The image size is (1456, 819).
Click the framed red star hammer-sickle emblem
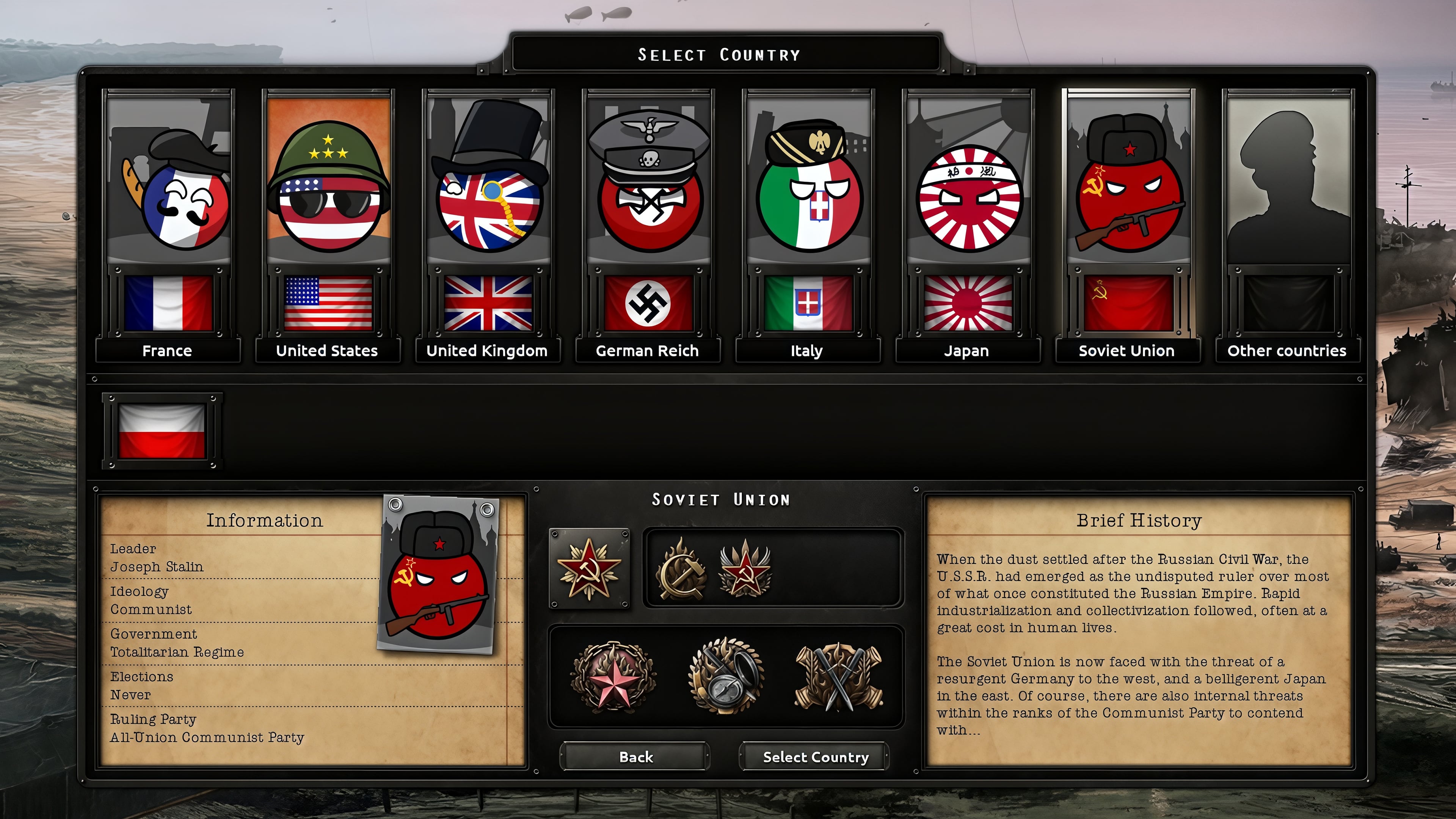[589, 568]
